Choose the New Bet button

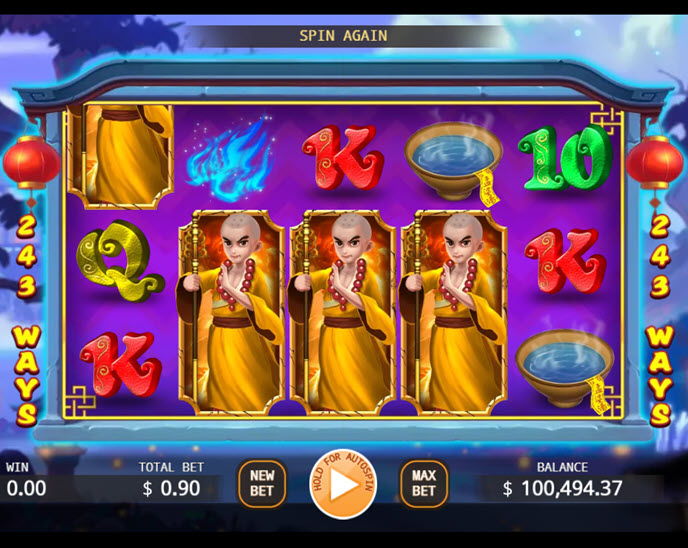click(x=262, y=484)
